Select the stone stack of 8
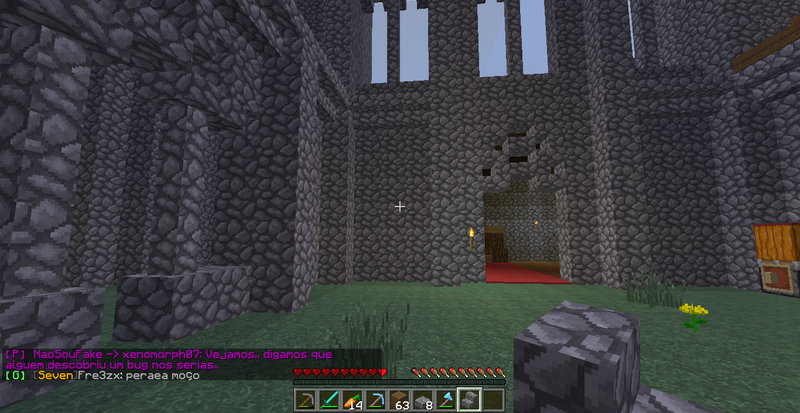The image size is (800, 413). click(x=424, y=400)
